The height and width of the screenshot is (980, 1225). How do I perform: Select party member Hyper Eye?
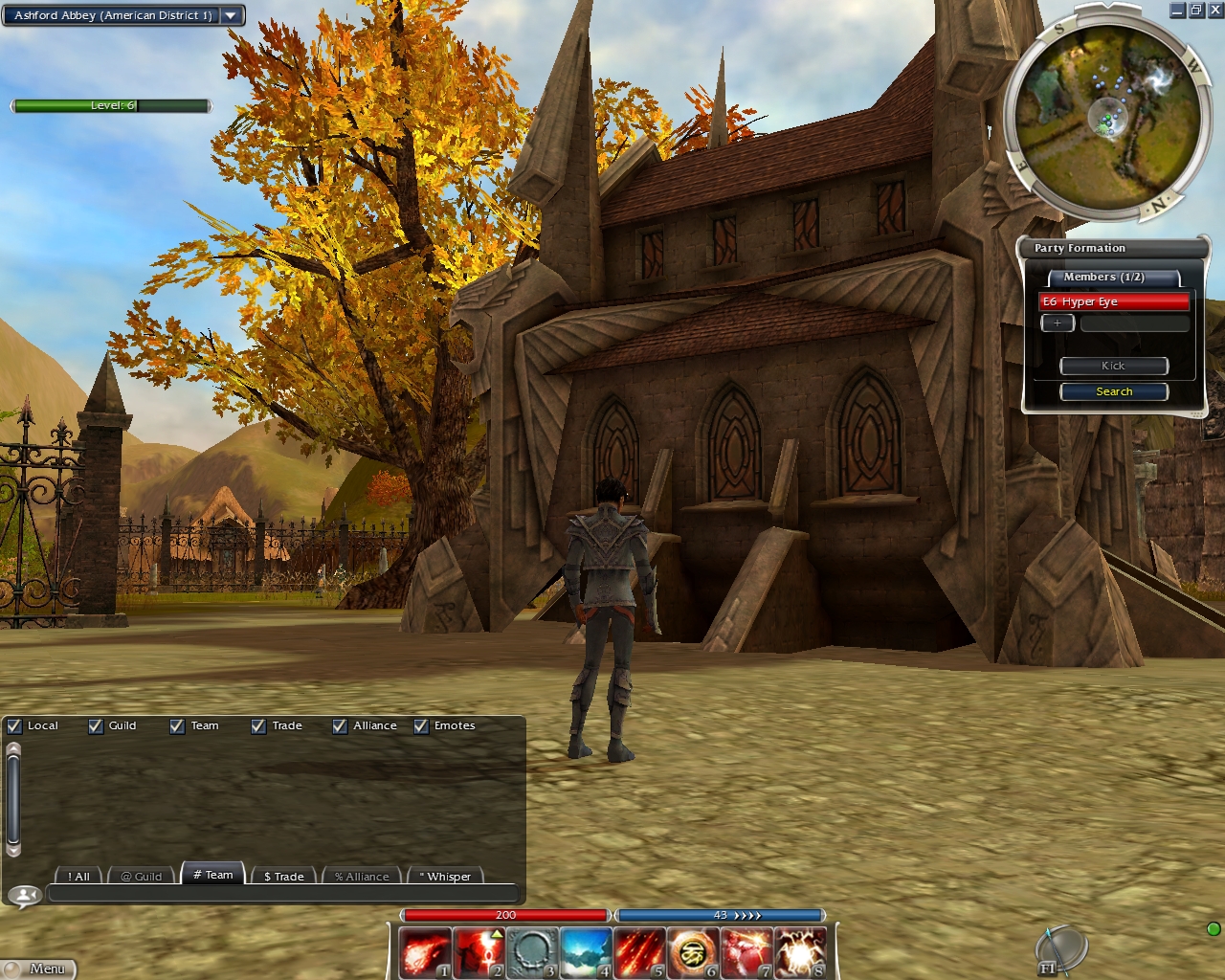[1113, 301]
